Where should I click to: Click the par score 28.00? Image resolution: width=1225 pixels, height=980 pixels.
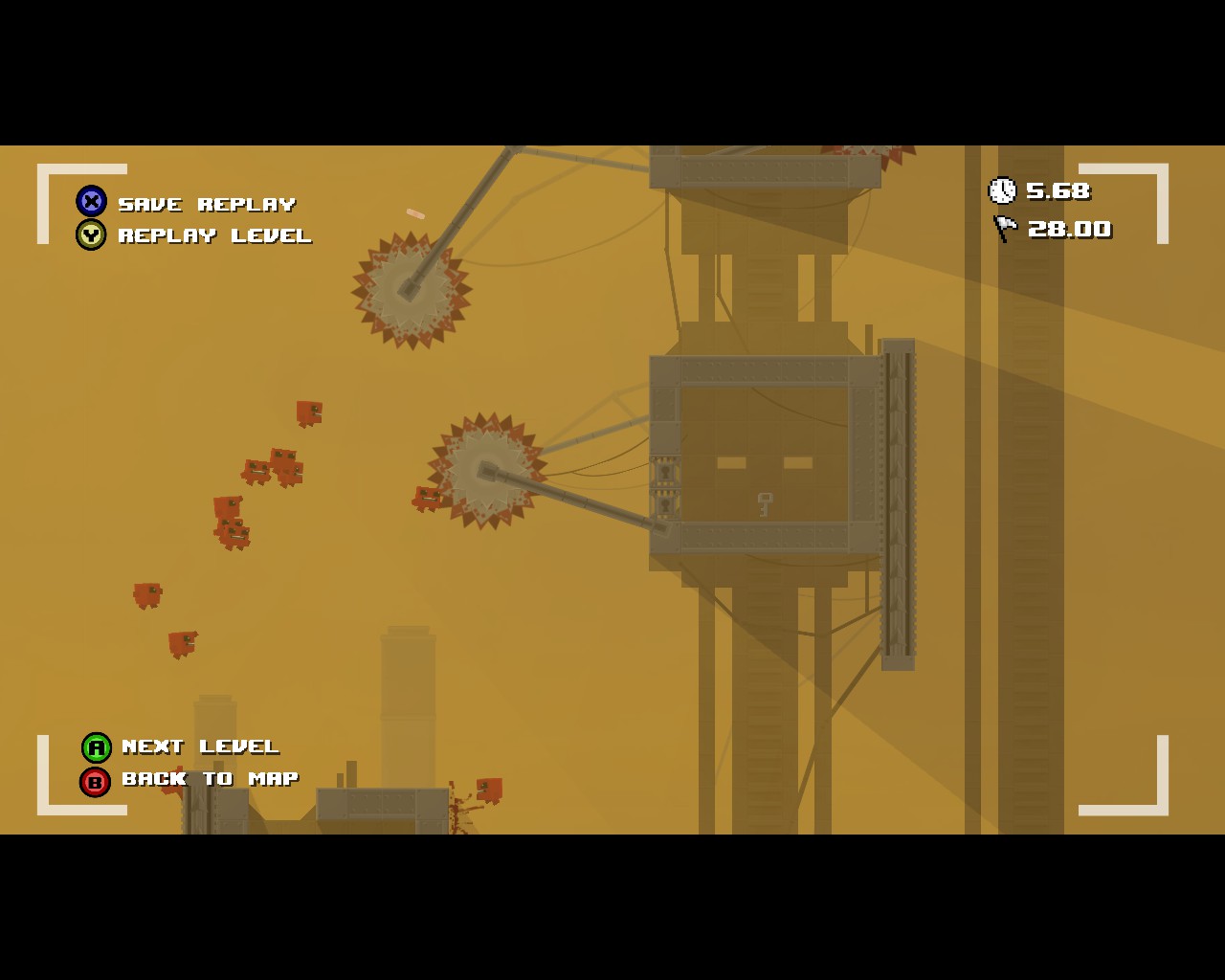click(1069, 229)
